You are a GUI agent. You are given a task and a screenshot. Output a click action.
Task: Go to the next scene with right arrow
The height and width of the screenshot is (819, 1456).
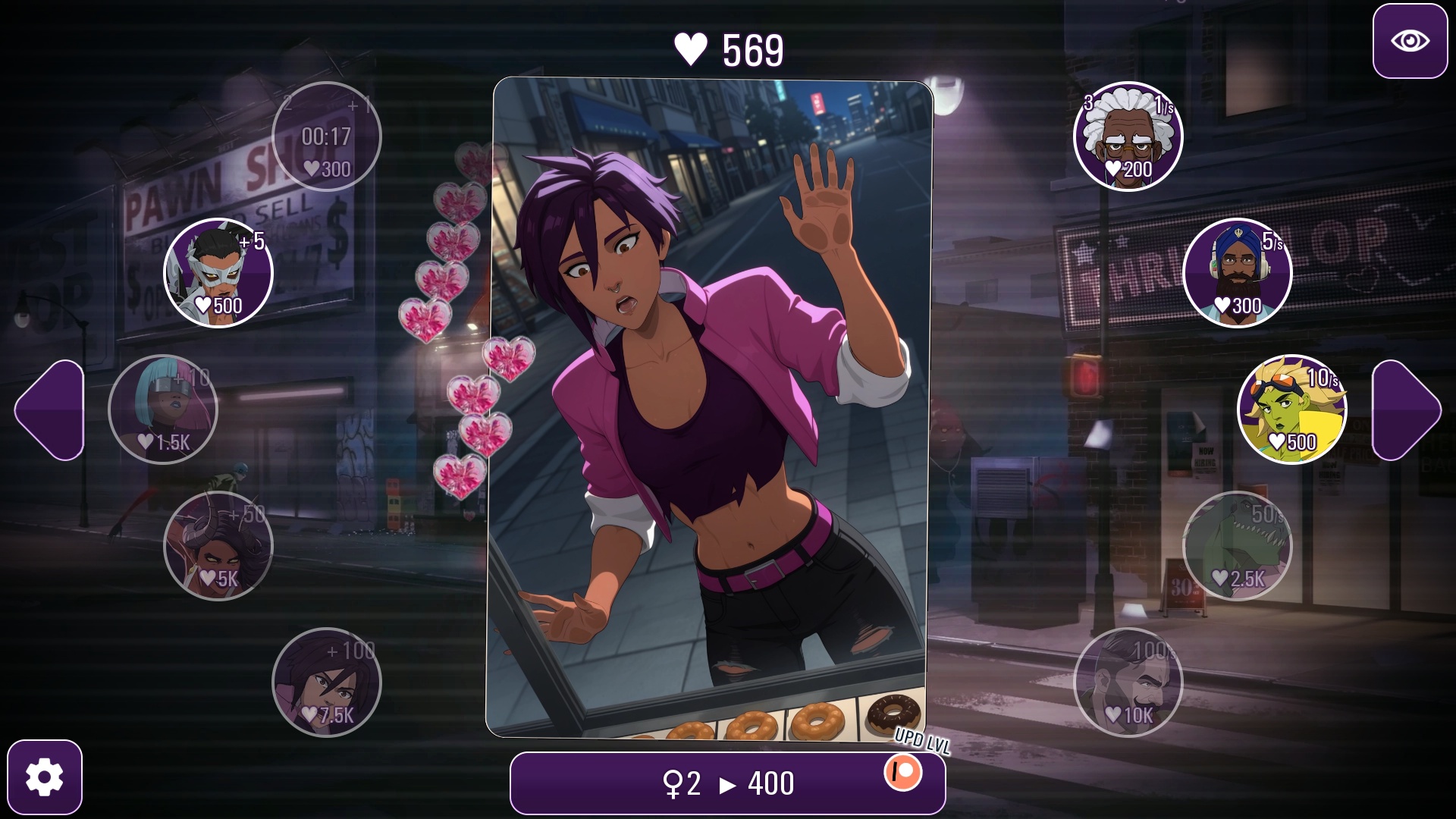(1406, 409)
